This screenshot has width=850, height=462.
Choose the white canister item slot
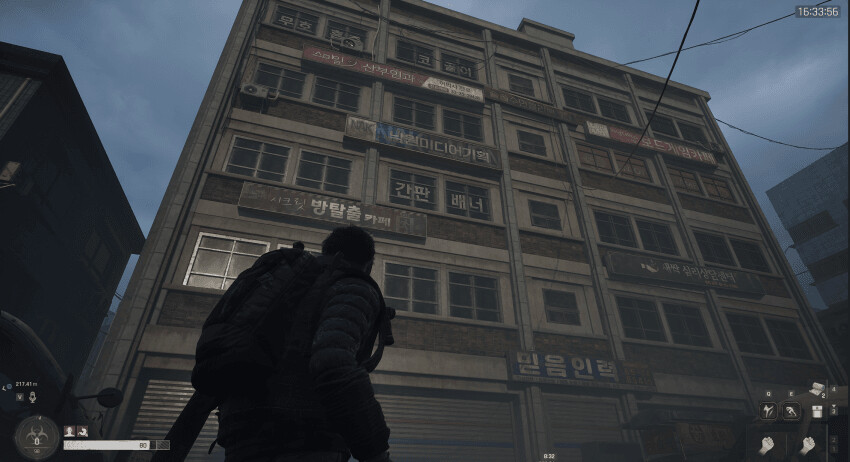(x=817, y=411)
